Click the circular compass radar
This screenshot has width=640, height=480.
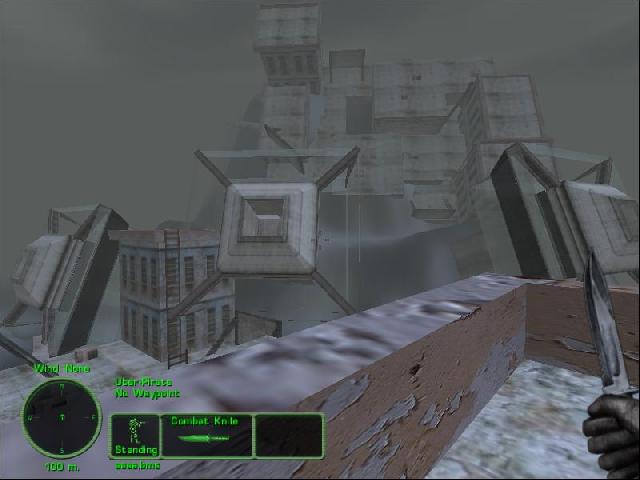pos(61,416)
